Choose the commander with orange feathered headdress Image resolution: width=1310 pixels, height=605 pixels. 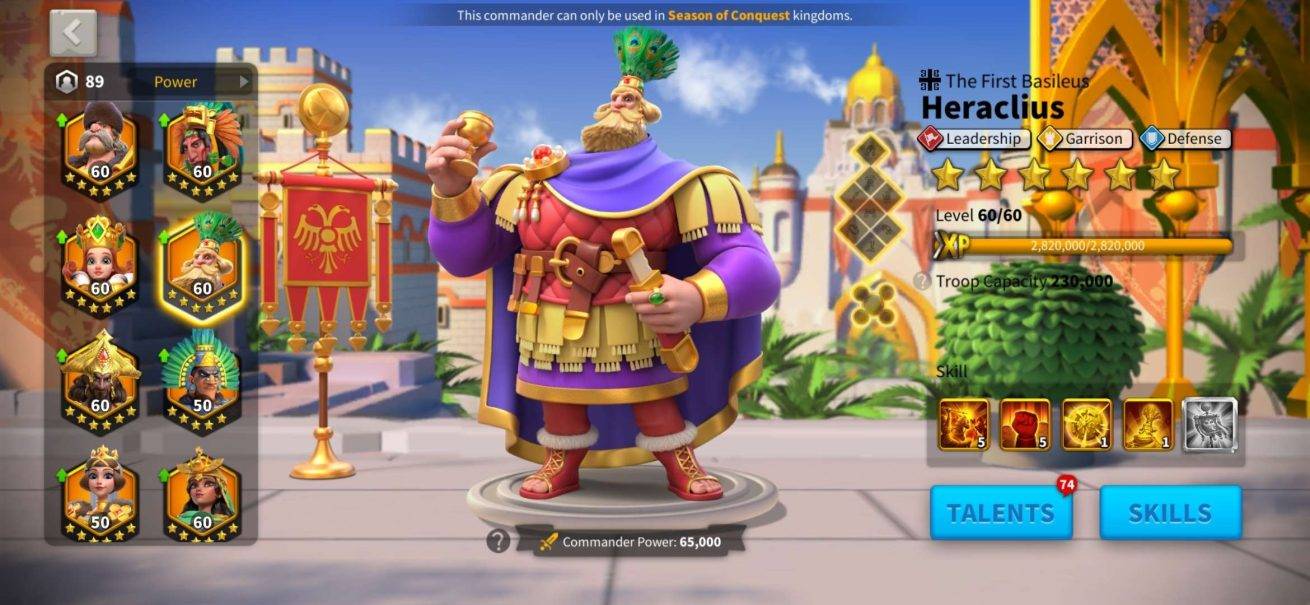point(202,147)
